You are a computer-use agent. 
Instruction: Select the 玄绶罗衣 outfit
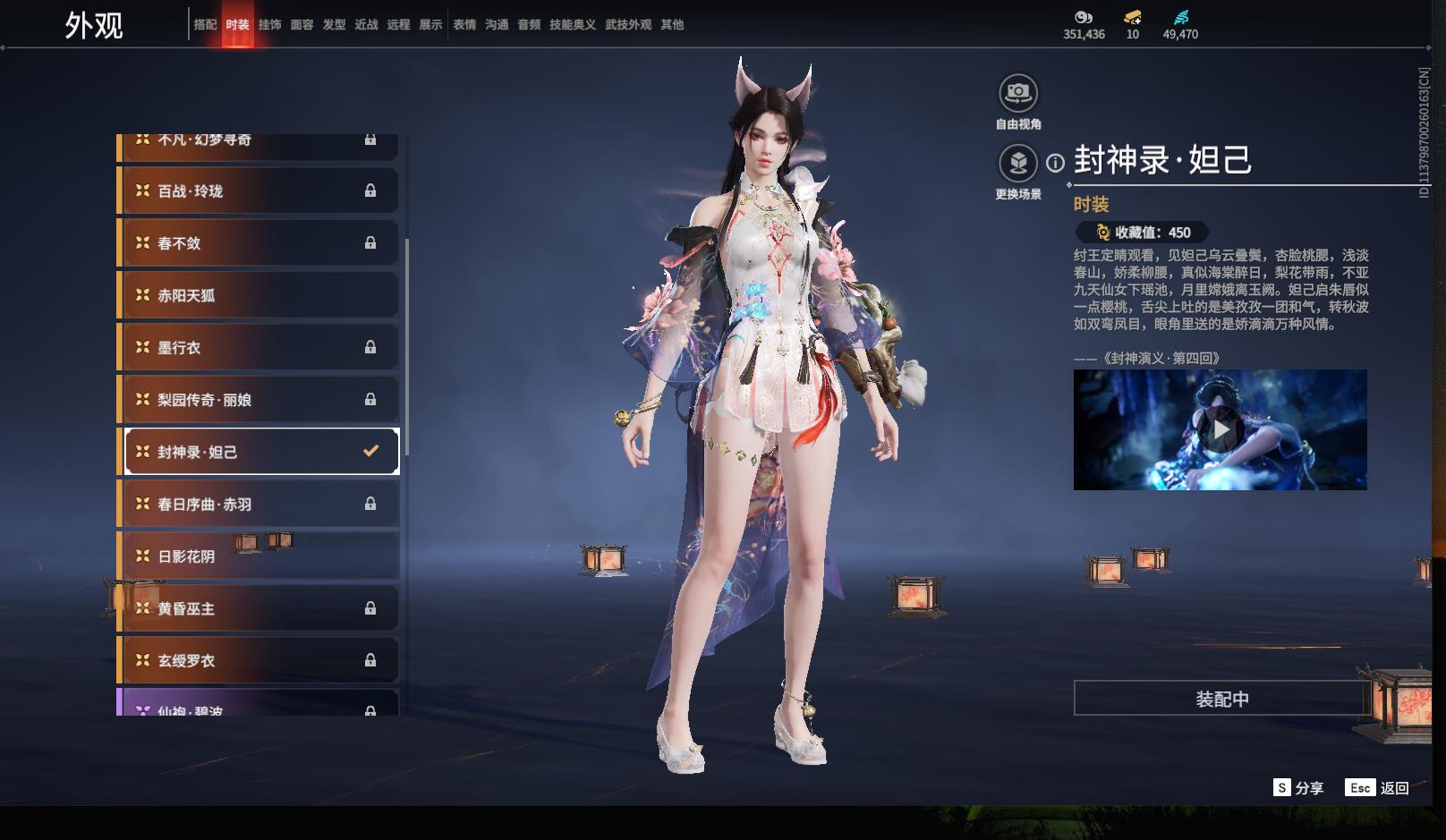point(259,660)
